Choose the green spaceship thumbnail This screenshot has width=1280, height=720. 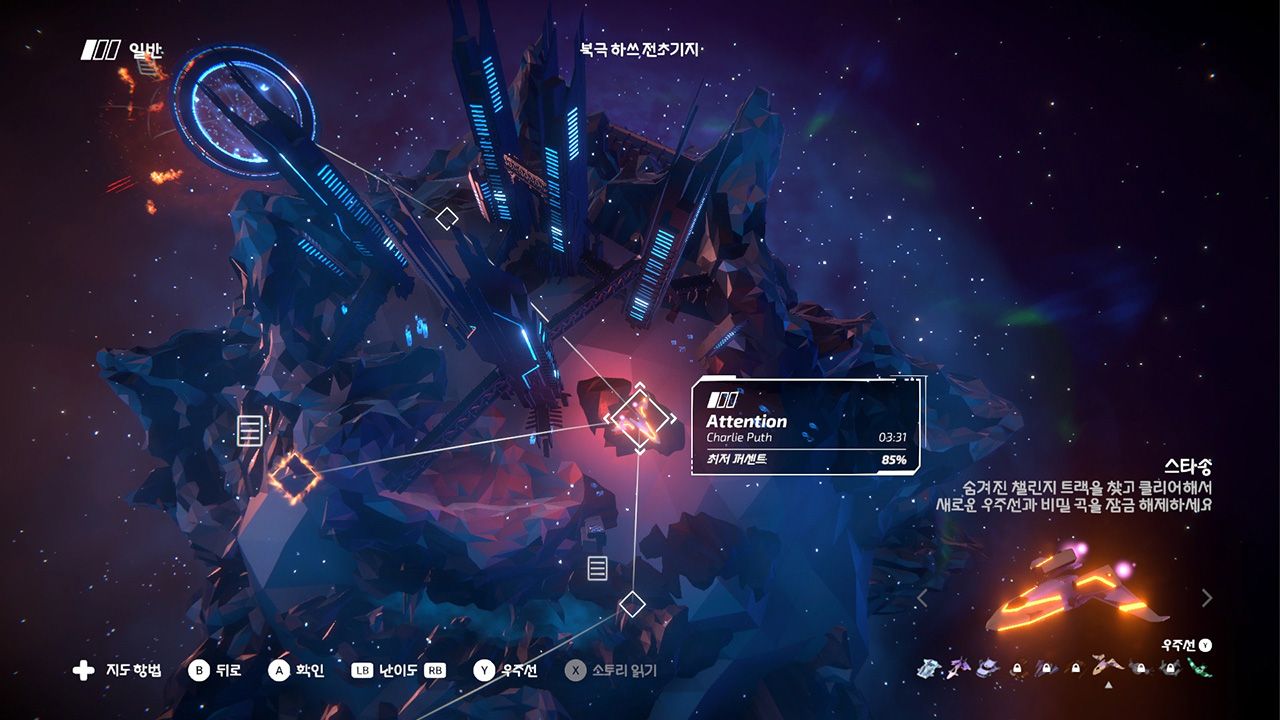pos(1200,667)
